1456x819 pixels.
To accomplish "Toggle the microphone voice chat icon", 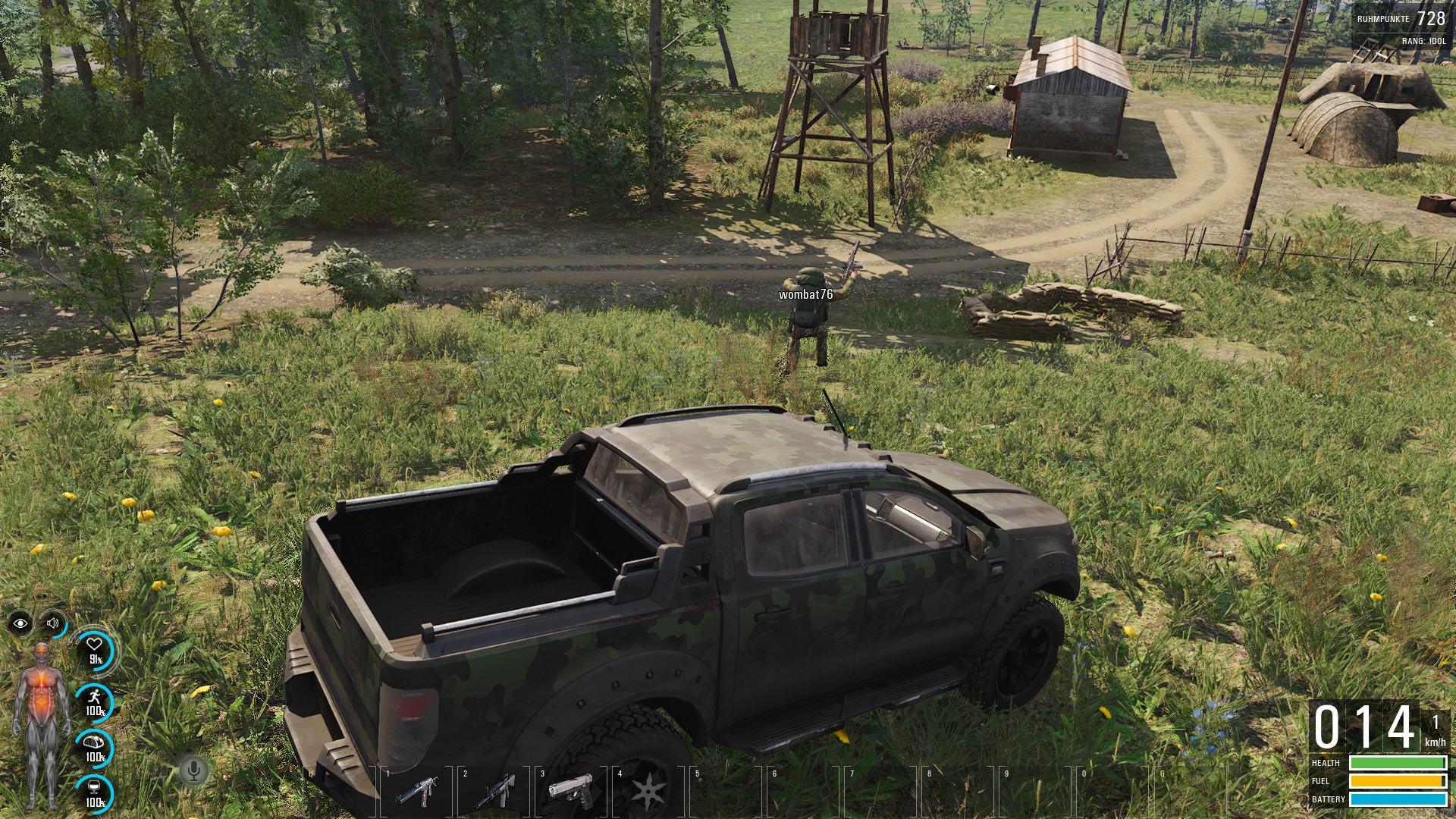I will coord(194,771).
